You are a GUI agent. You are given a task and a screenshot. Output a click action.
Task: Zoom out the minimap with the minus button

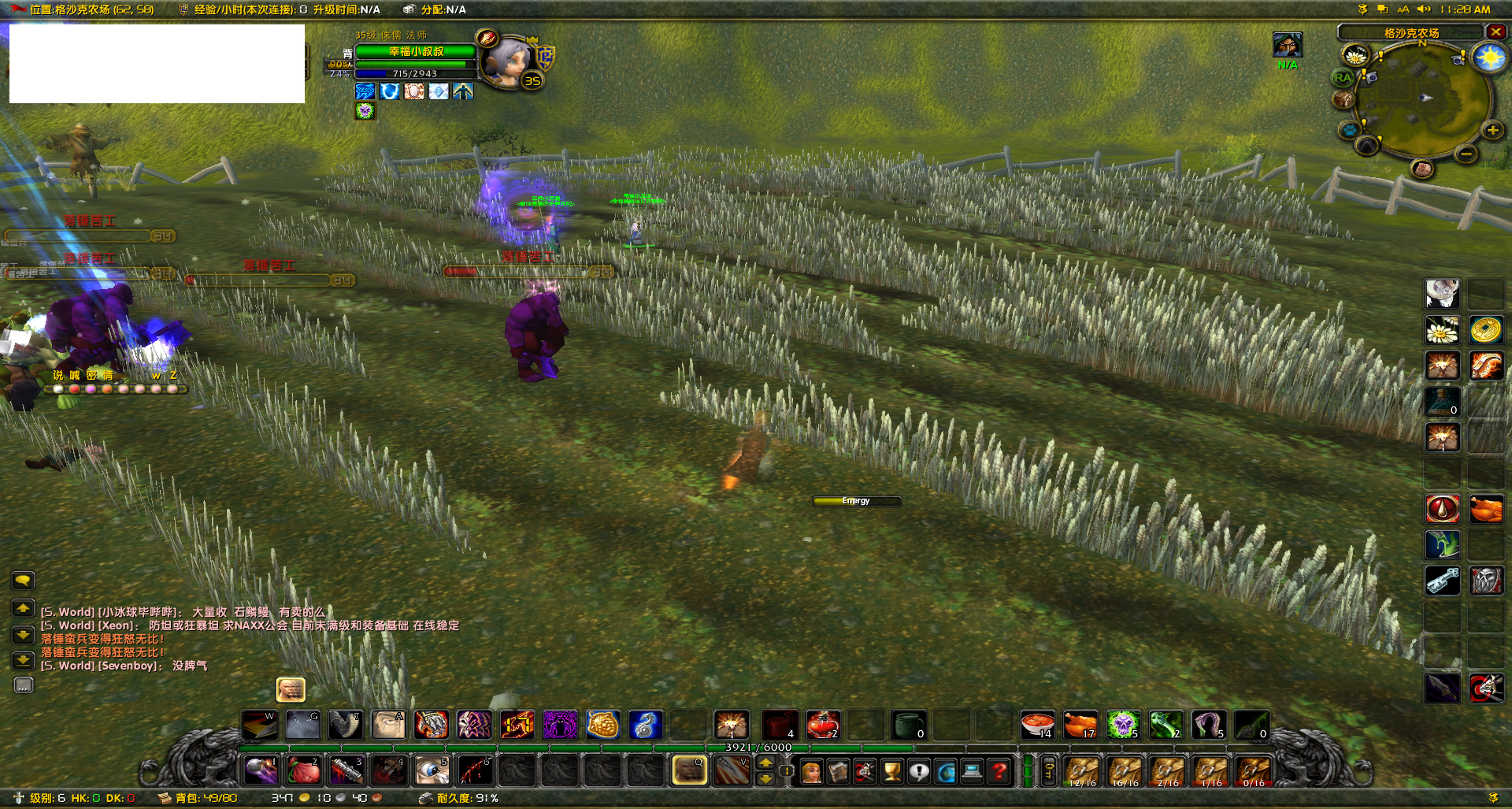(x=1466, y=154)
